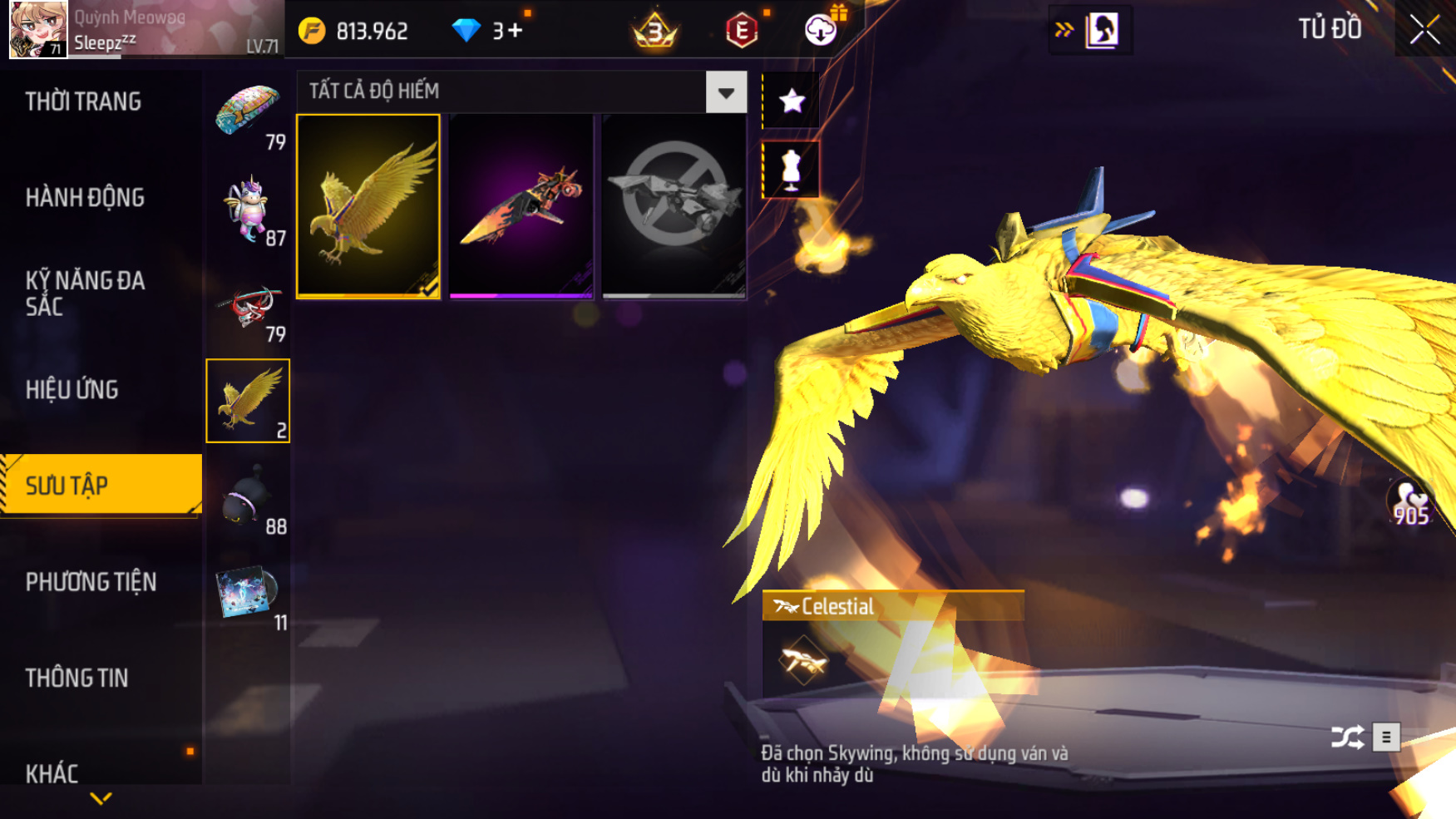Screen dimensions: 1456x819
Task: Close the Tủ Đồ wardrobe screen
Action: [x=1424, y=30]
